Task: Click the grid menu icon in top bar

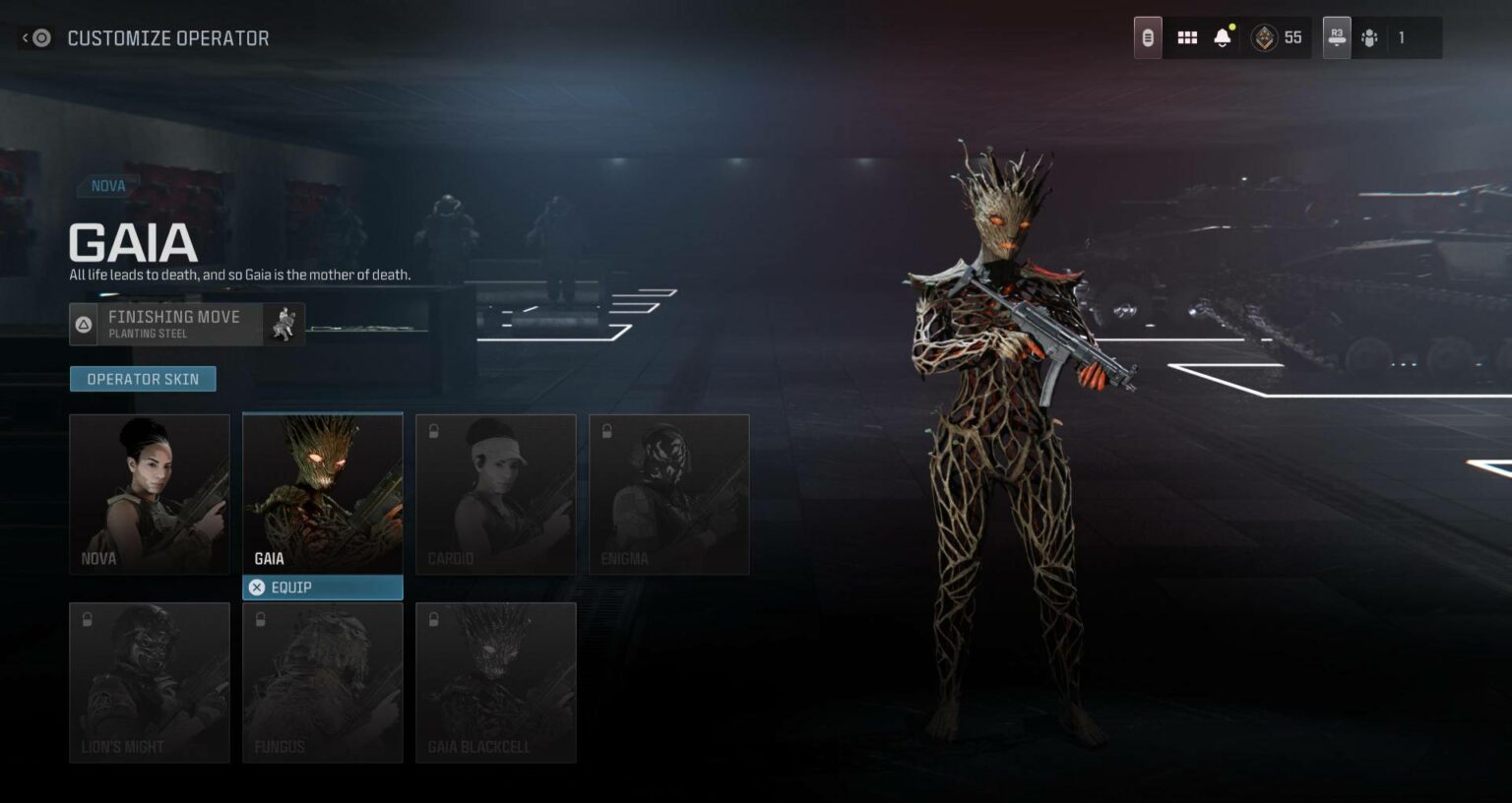Action: pos(1187,36)
